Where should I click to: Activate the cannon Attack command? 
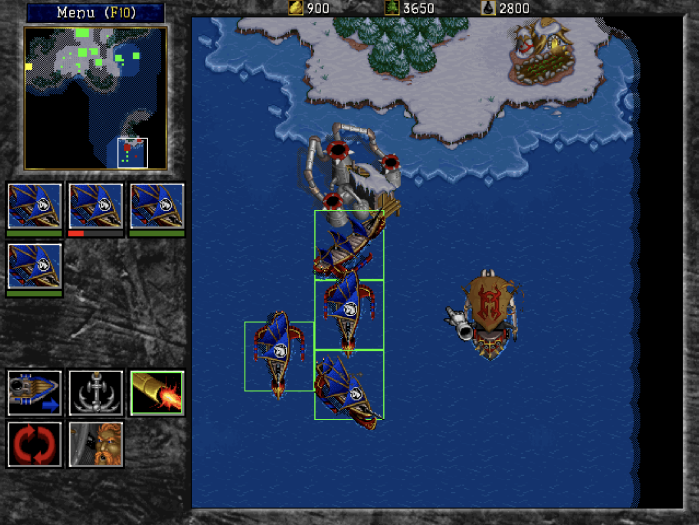point(157,393)
